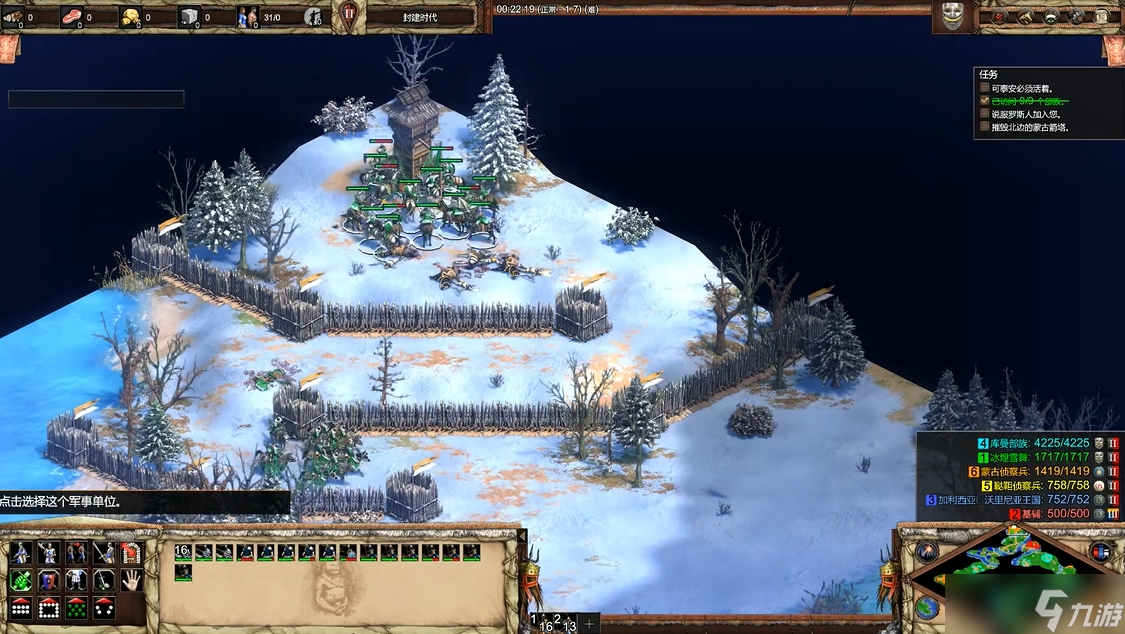This screenshot has width=1125, height=634.
Task: Click the horn icon in the top bar
Action: pyautogui.click(x=1025, y=17)
